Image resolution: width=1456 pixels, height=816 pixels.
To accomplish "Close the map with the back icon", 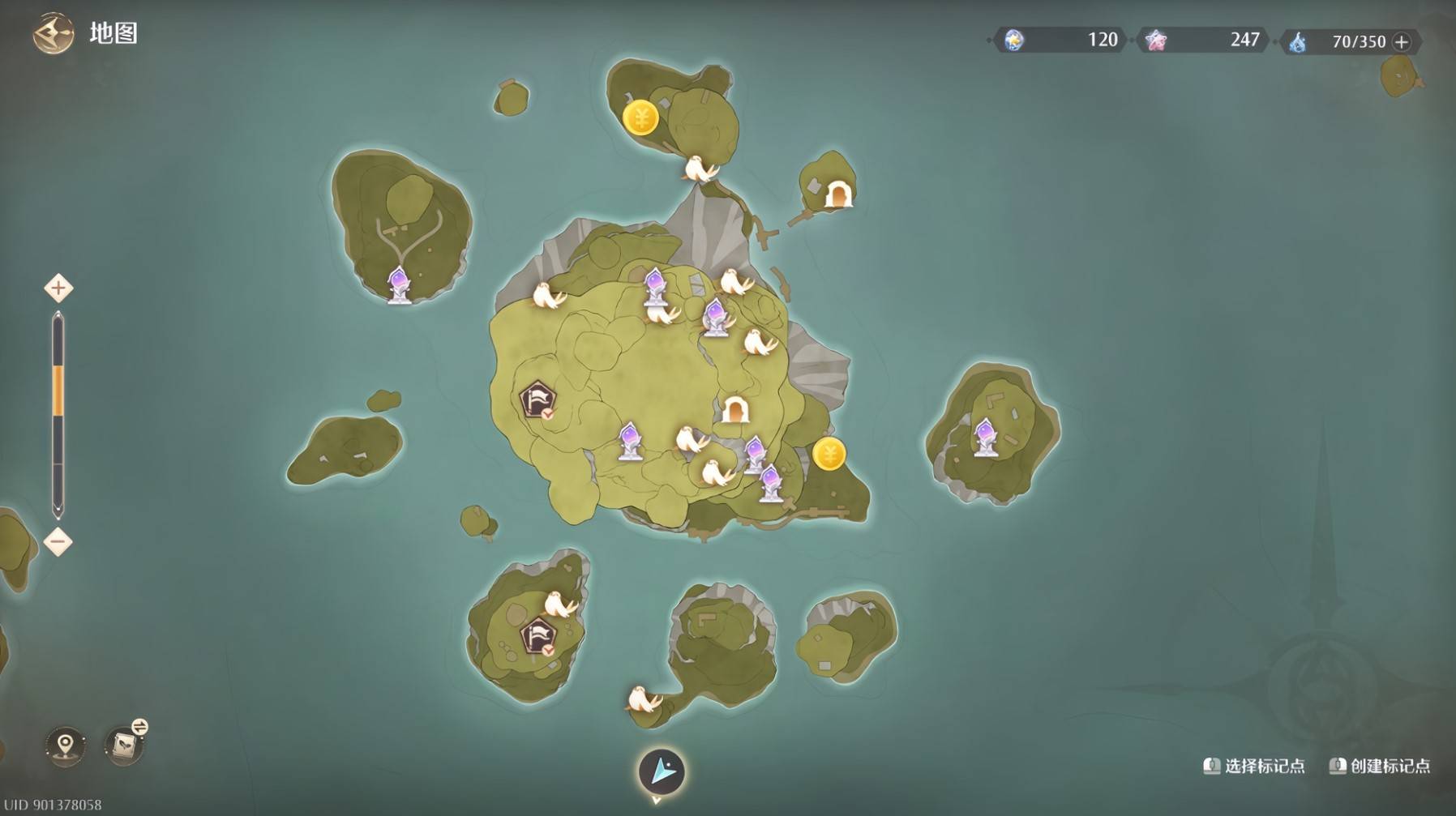I will pos(53,34).
